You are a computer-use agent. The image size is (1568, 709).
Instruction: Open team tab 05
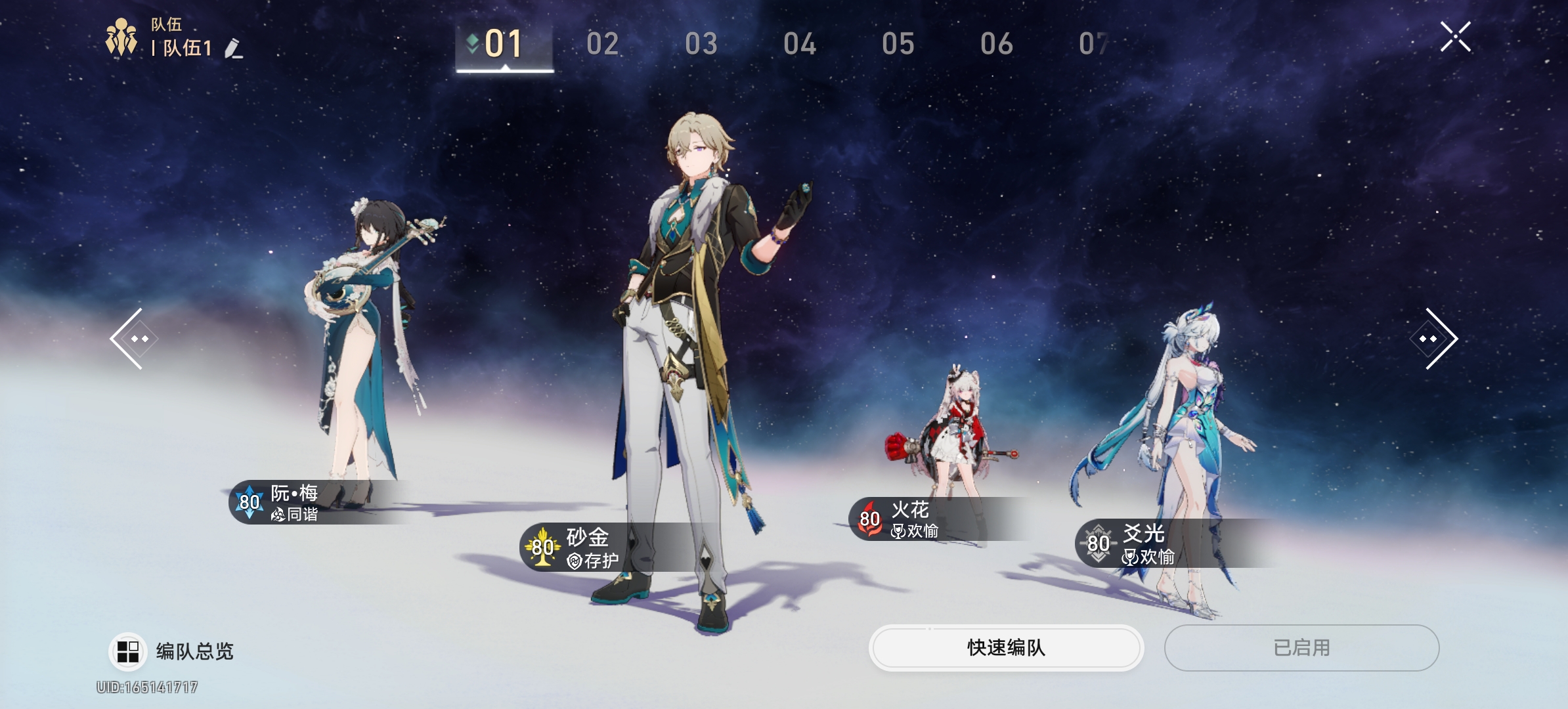click(x=898, y=45)
